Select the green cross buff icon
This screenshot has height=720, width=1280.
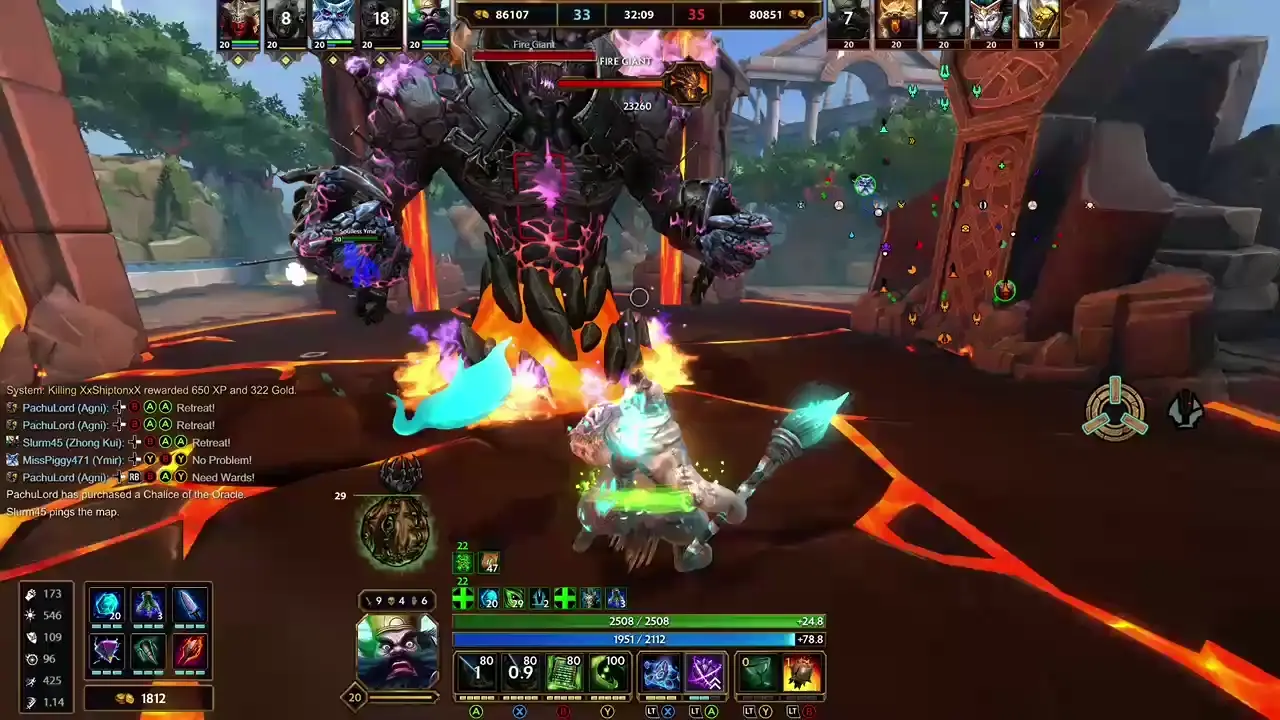462,598
